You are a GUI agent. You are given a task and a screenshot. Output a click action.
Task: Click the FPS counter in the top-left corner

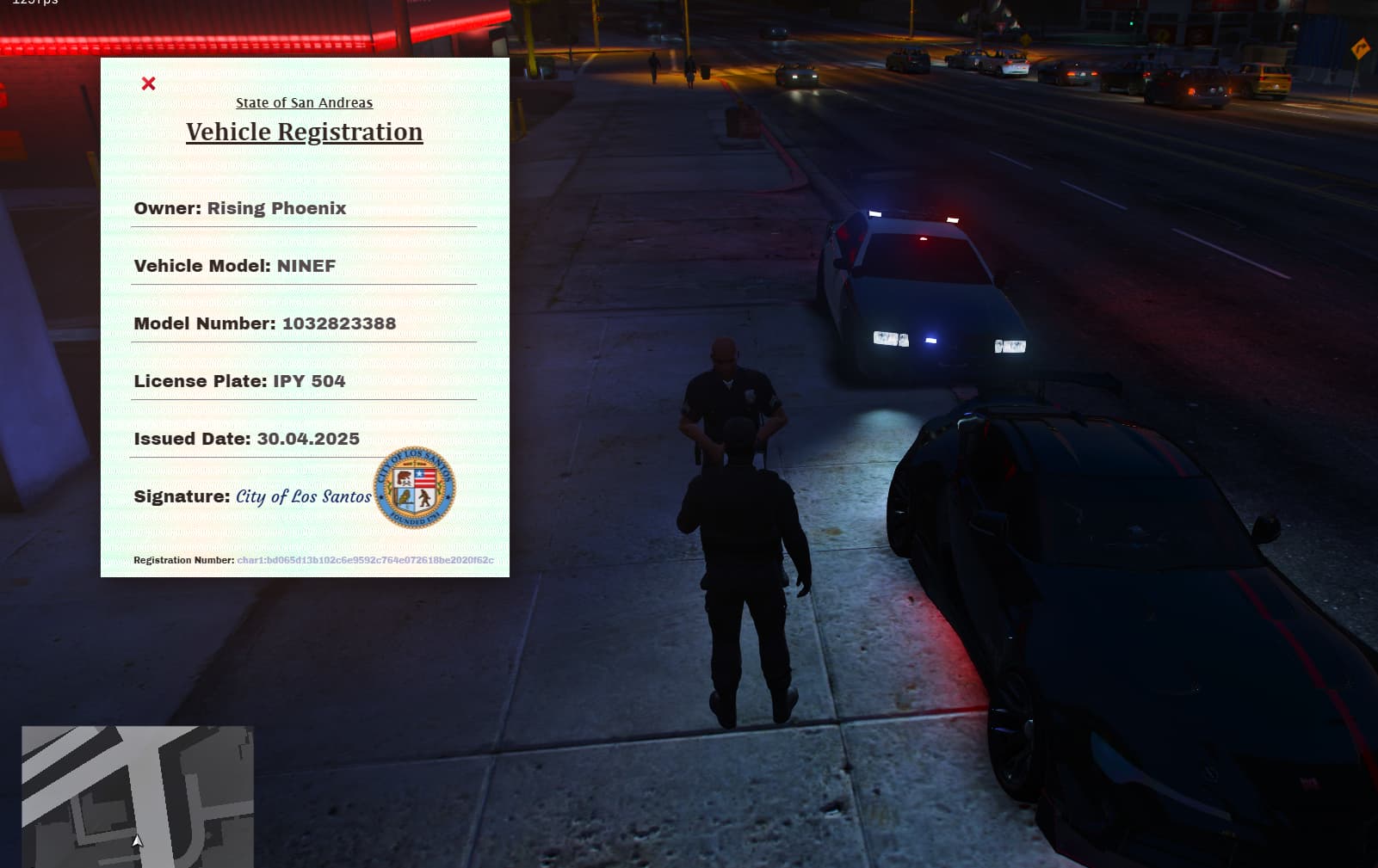[33, 3]
